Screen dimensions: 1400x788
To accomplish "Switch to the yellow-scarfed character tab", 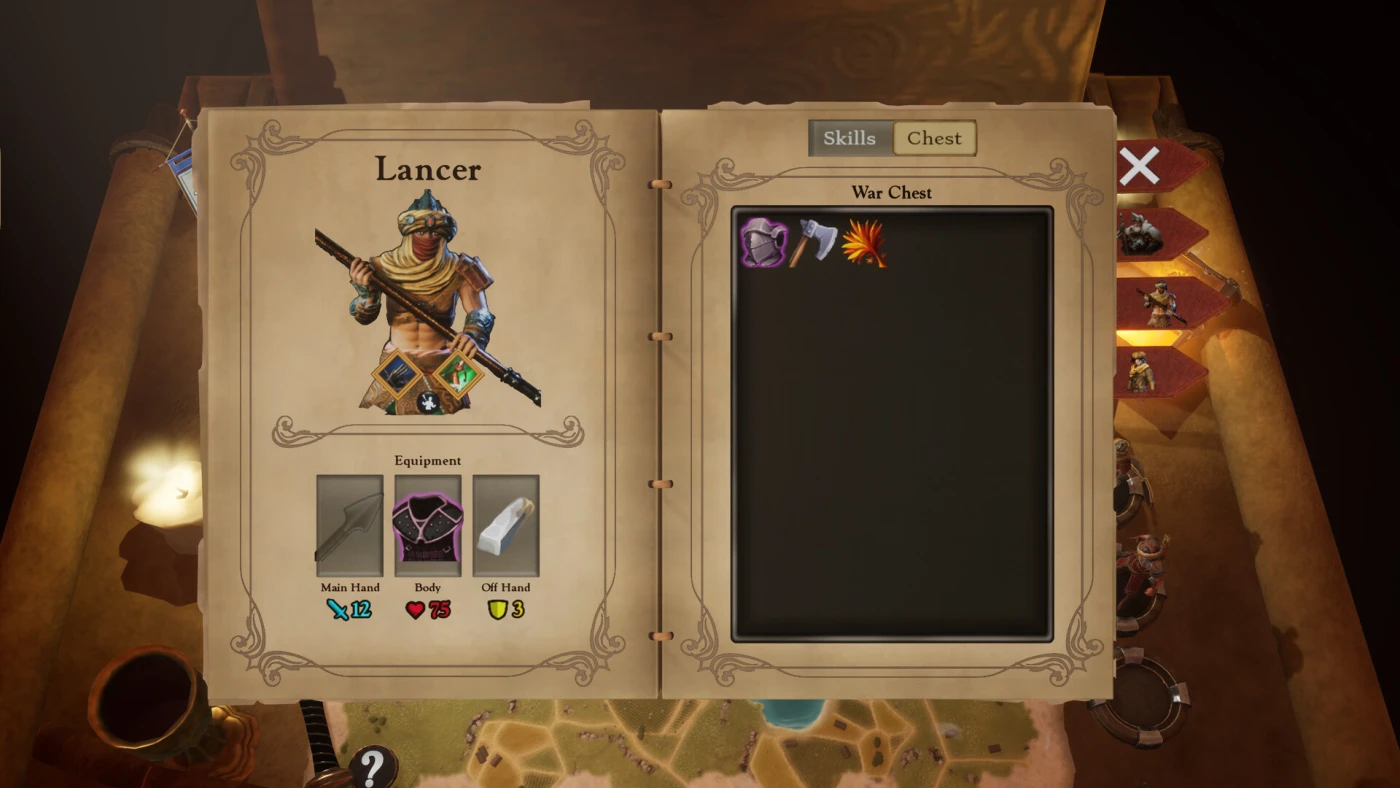I will [x=1141, y=372].
